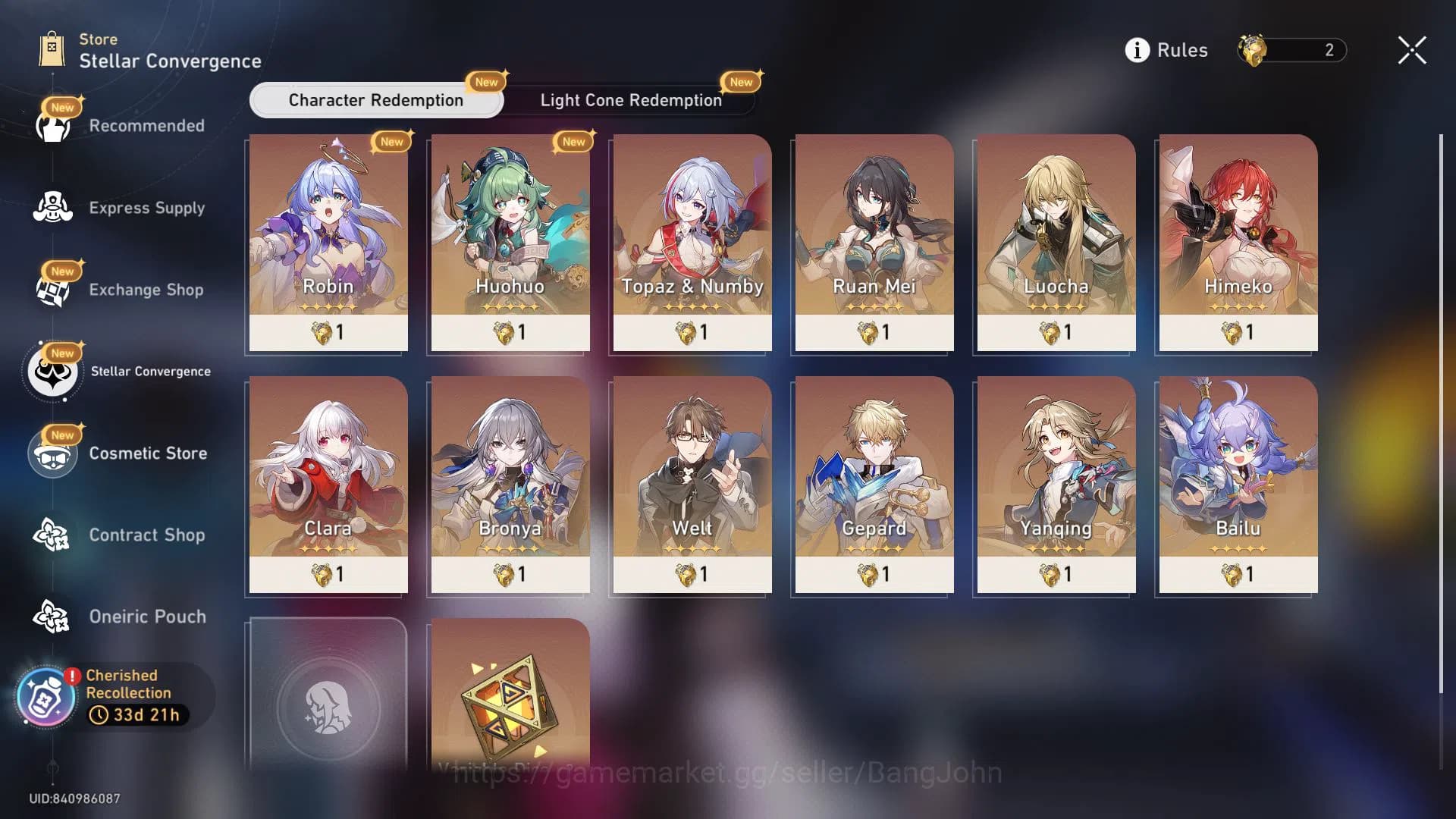Stay on the Character Redemption tab
The height and width of the screenshot is (819, 1456).
[x=375, y=99]
